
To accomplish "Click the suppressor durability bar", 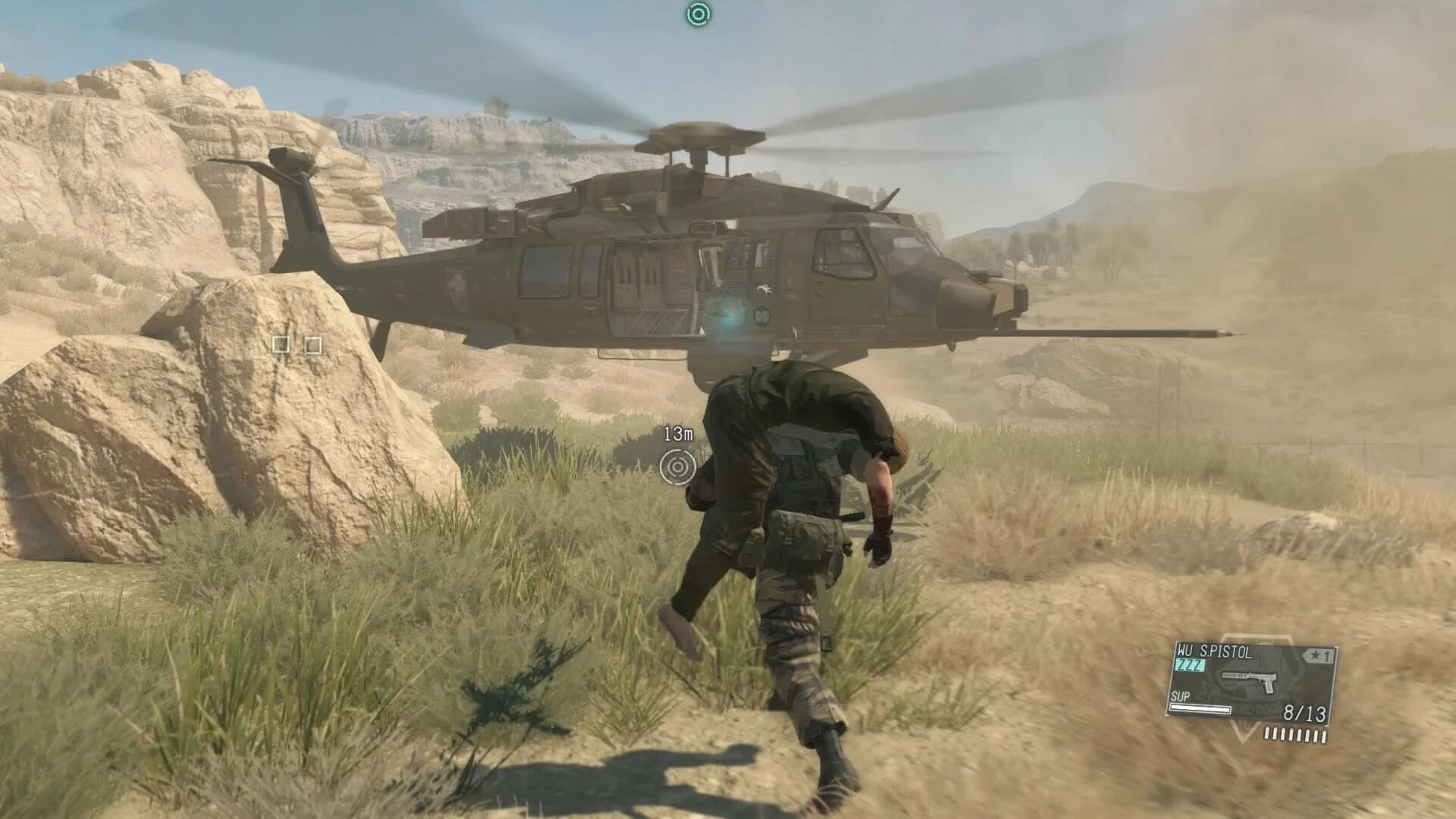I will click(1200, 709).
